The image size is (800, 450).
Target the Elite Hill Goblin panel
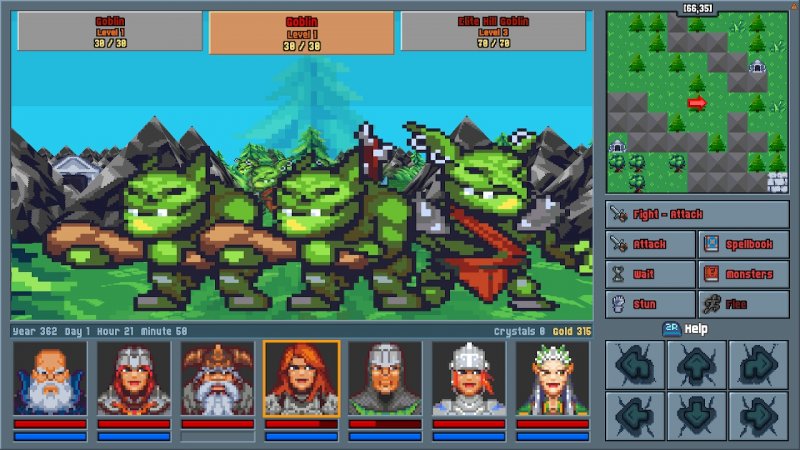(496, 31)
